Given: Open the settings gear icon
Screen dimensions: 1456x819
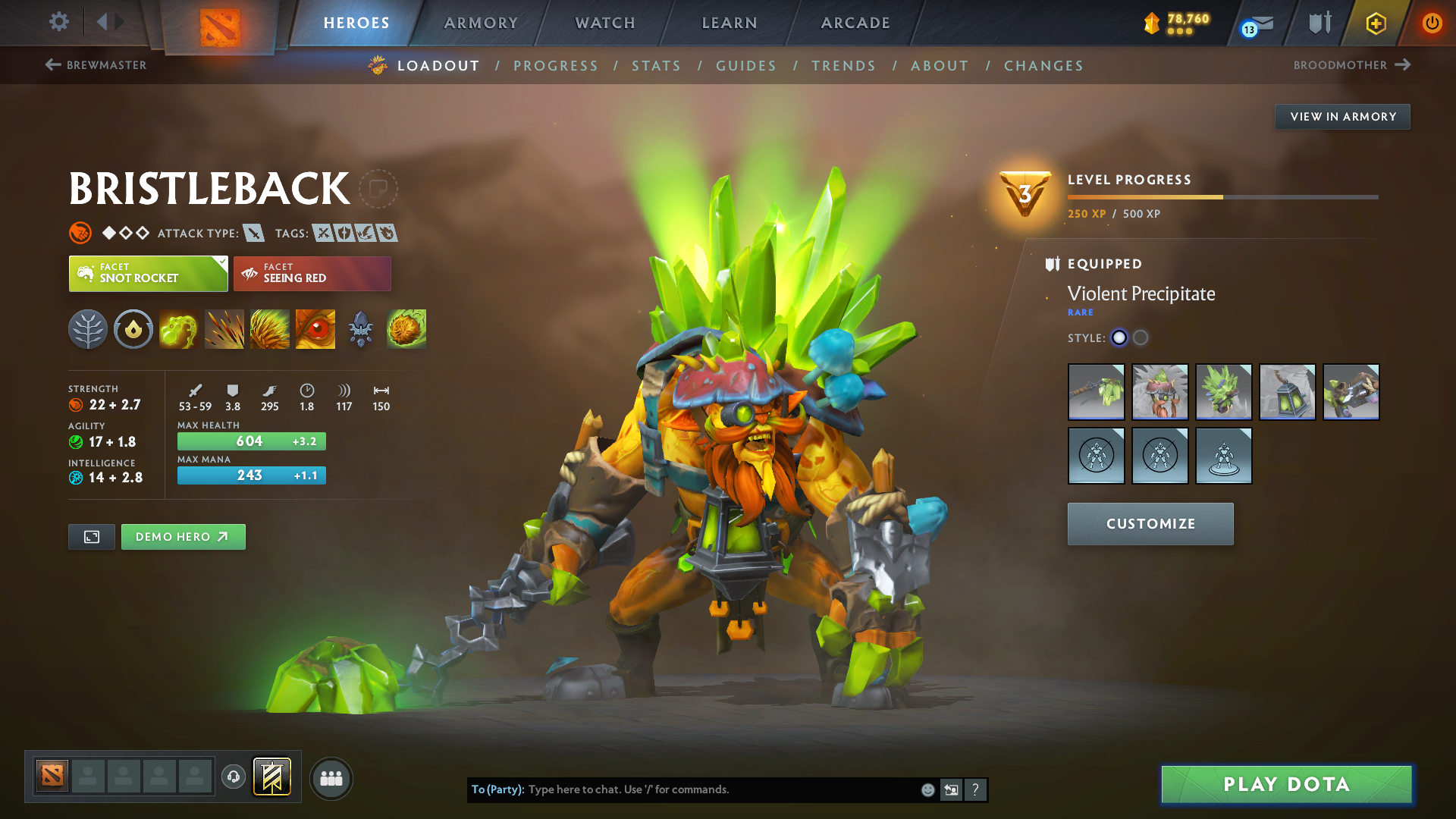Looking at the screenshot, I should 58,22.
